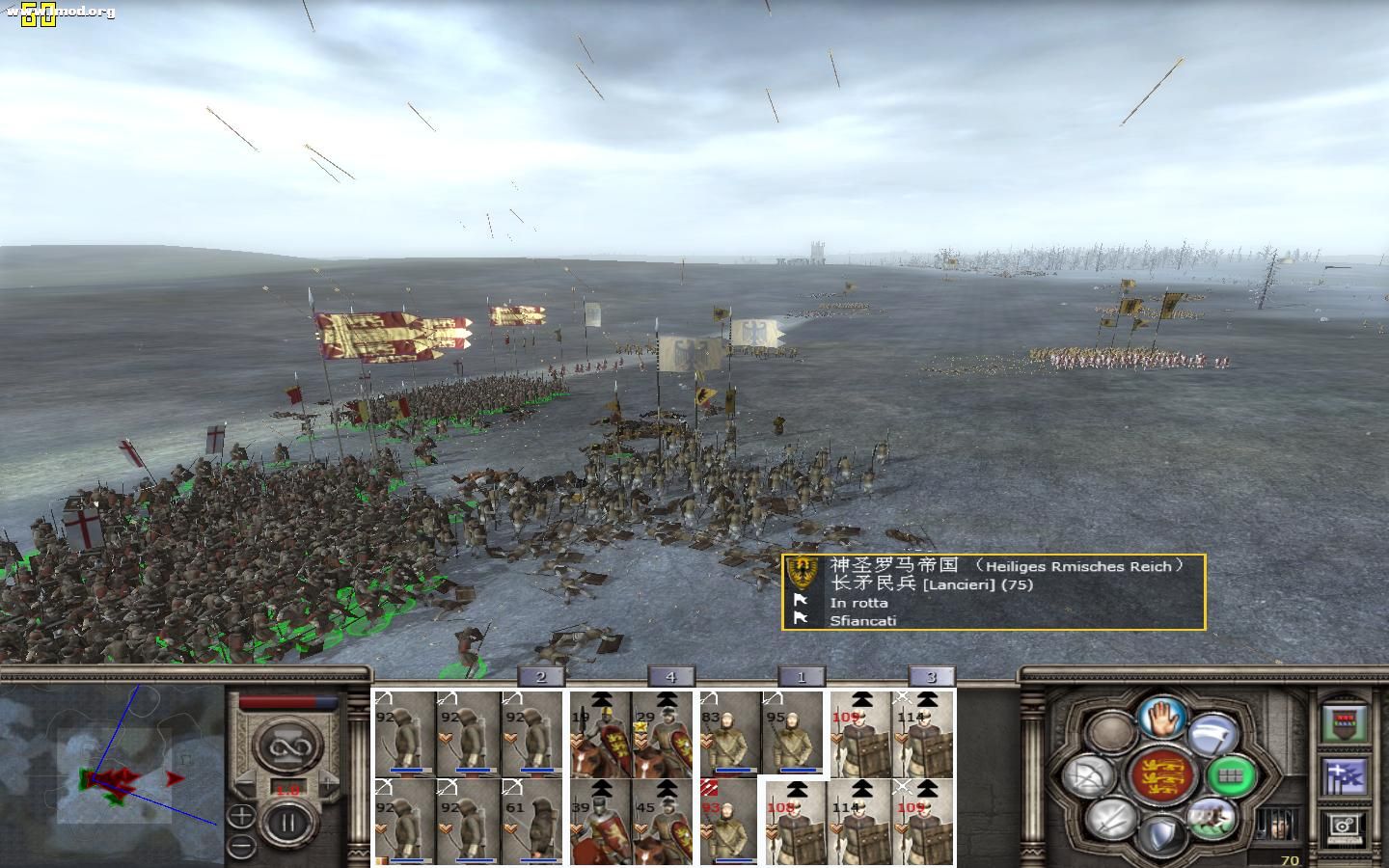Screen dimensions: 1389x868
Task: Select the cavalry unit card with 45 men
Action: pyautogui.click(x=662, y=820)
